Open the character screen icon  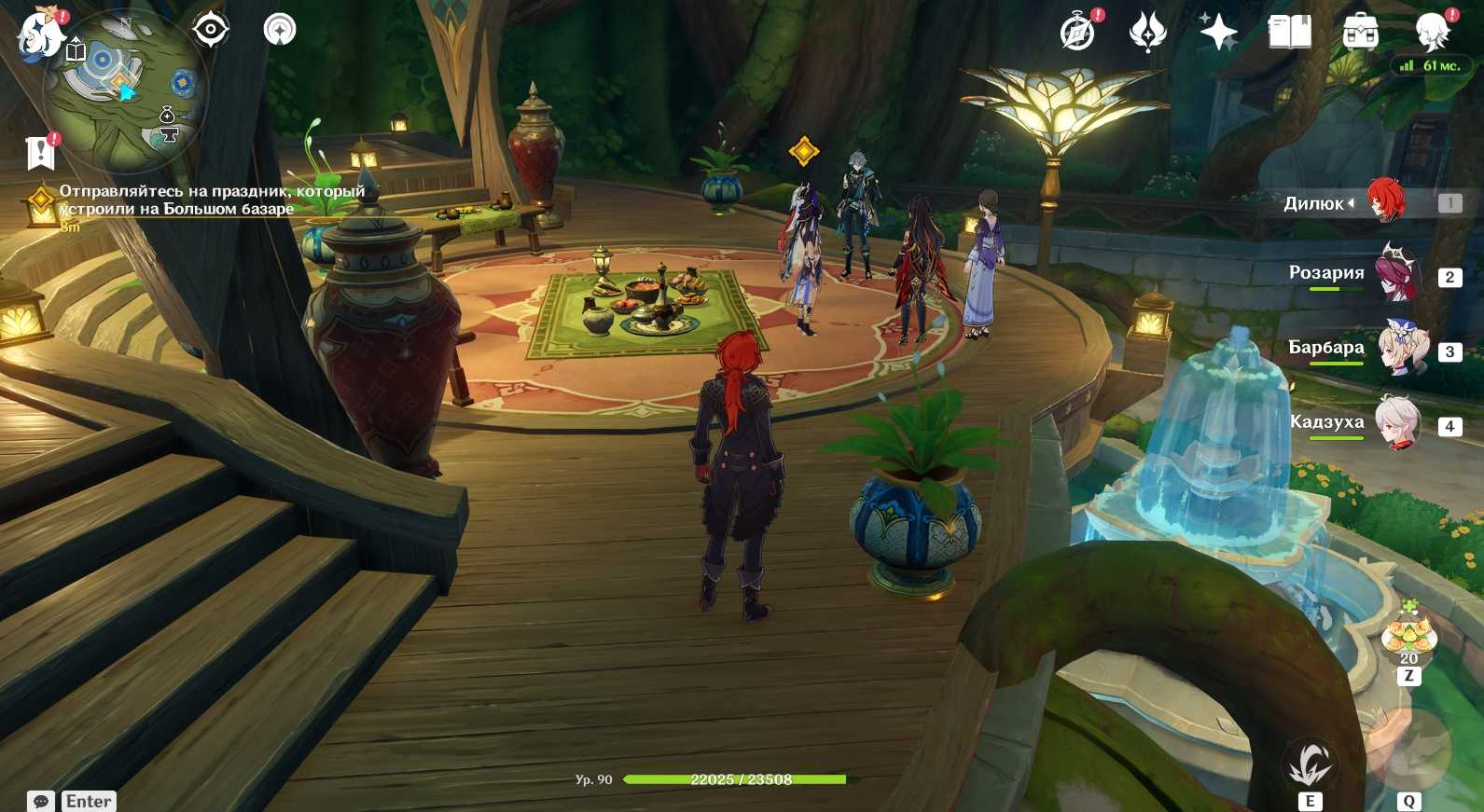pos(1431,32)
